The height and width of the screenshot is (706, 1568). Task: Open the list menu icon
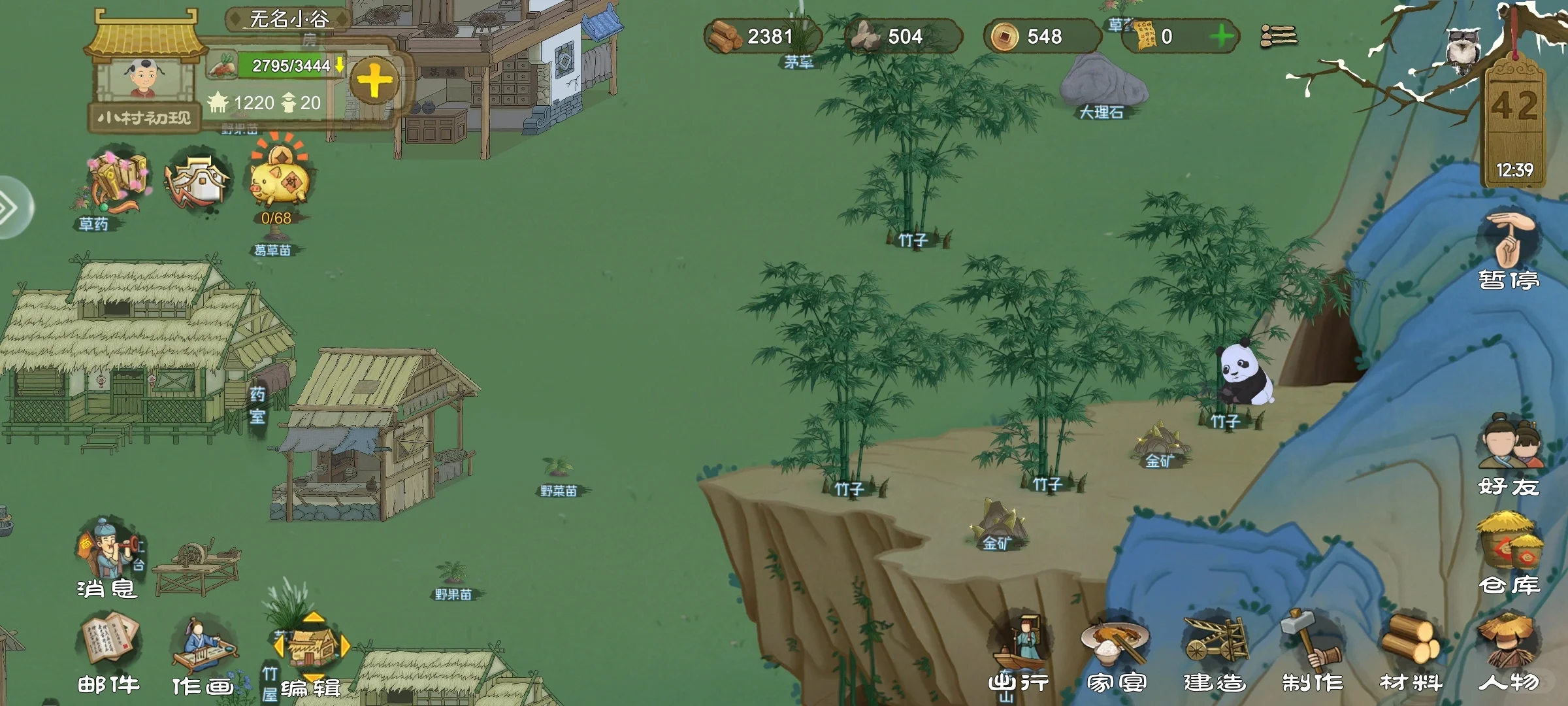click(1279, 36)
